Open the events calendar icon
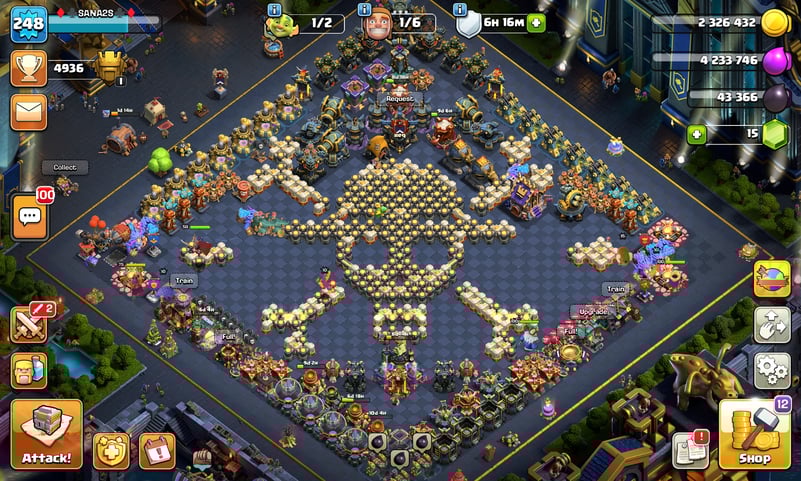This screenshot has width=801, height=481. point(156,451)
